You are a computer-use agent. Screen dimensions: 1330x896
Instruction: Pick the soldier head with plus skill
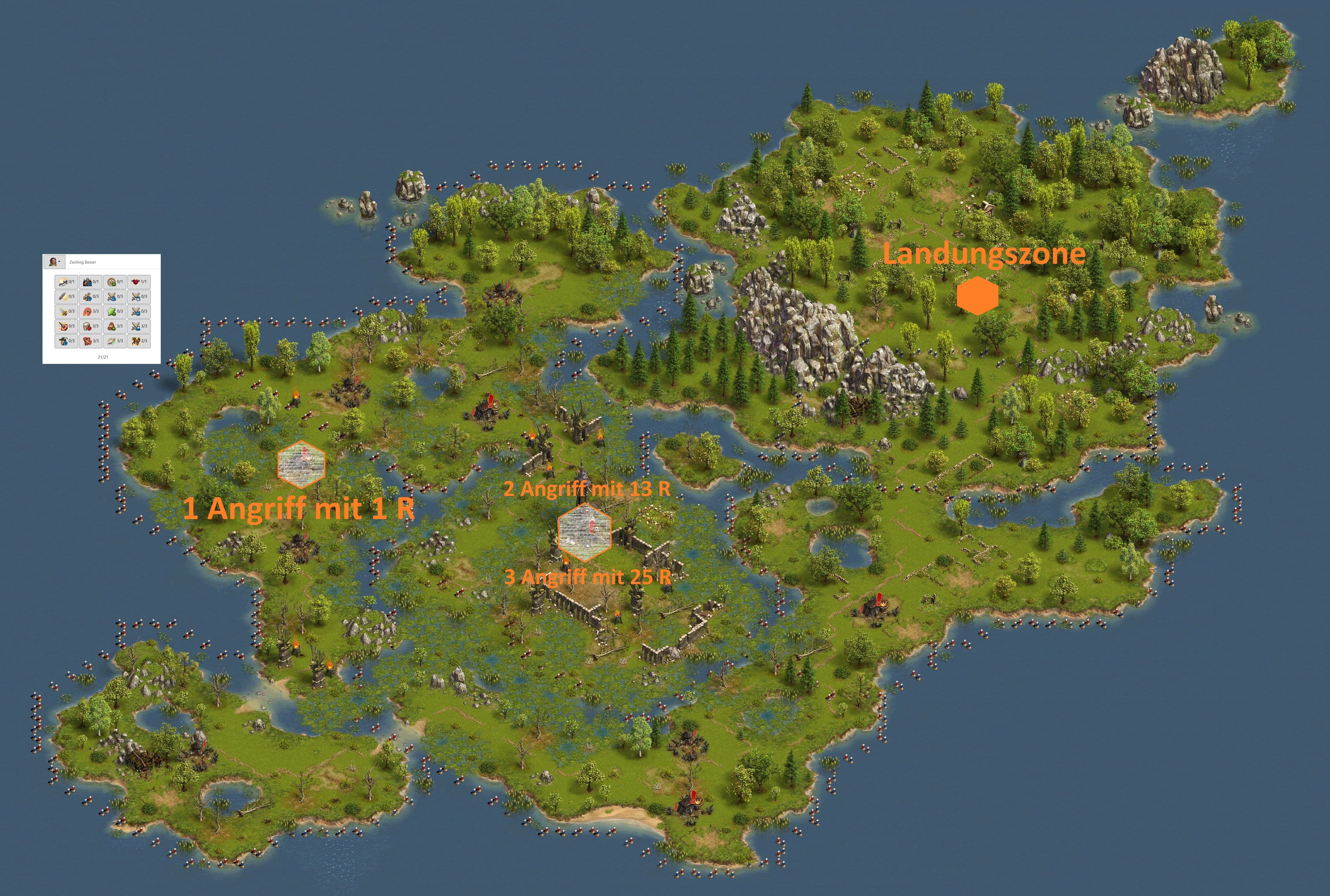tap(115, 326)
